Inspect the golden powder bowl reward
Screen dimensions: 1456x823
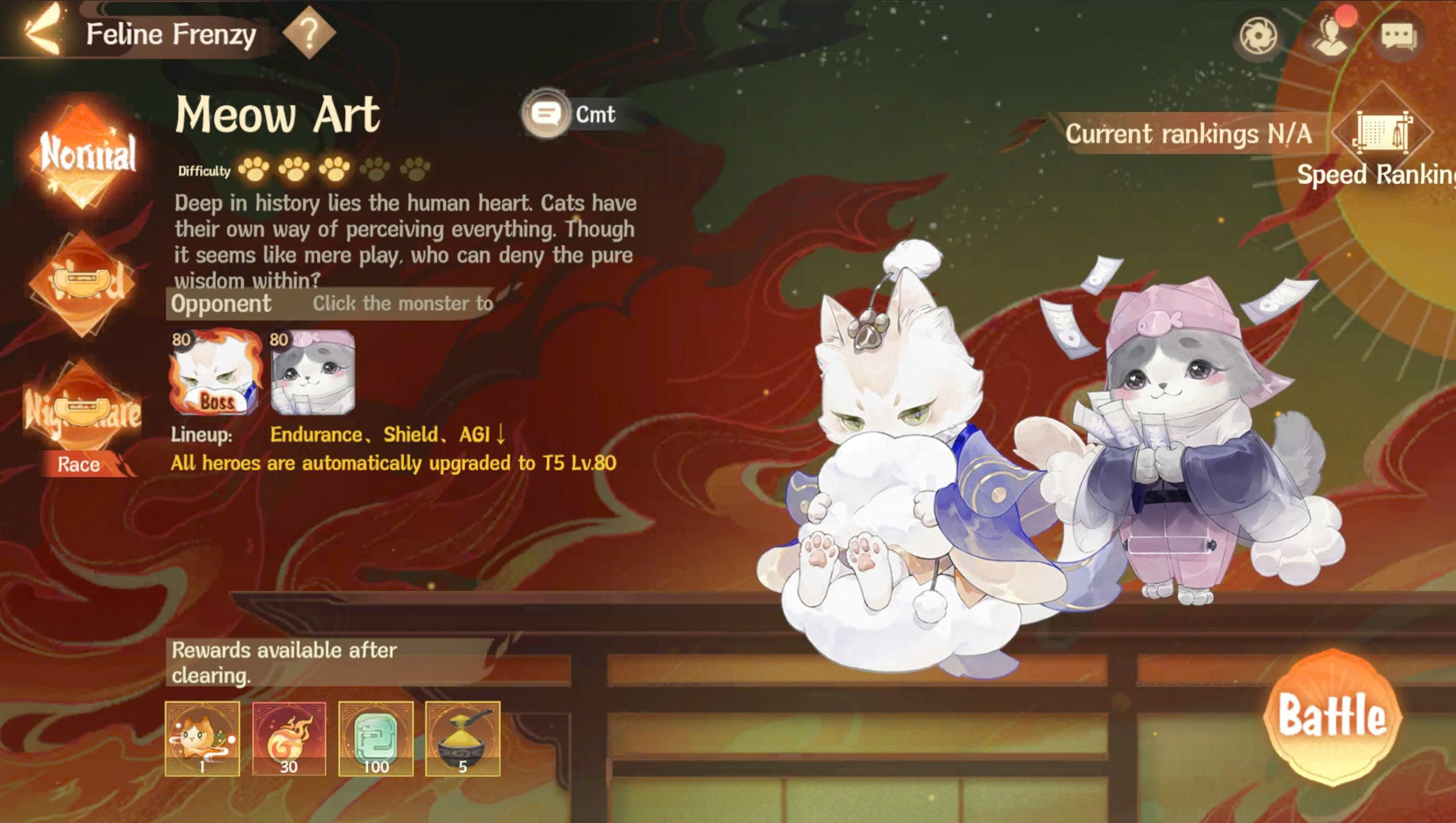pyautogui.click(x=462, y=739)
